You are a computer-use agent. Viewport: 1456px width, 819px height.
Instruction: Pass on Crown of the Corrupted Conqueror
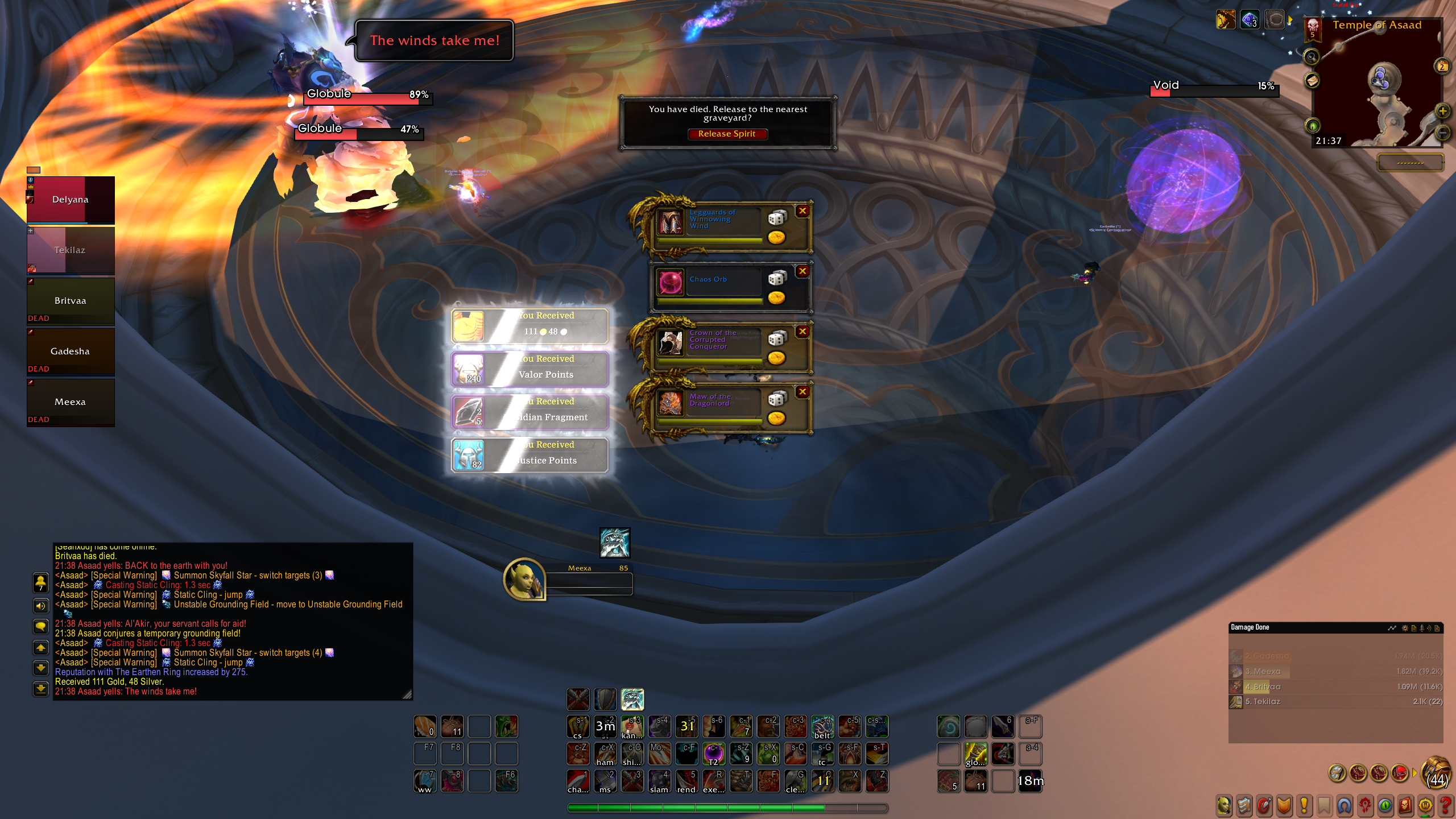[803, 332]
